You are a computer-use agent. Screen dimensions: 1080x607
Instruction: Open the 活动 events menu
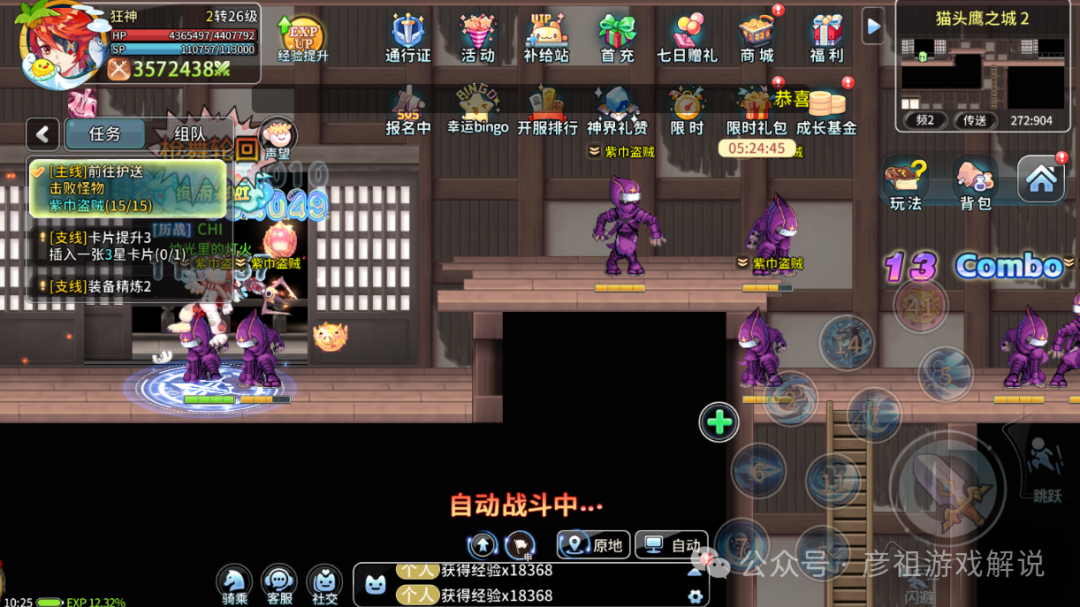pyautogui.click(x=478, y=37)
